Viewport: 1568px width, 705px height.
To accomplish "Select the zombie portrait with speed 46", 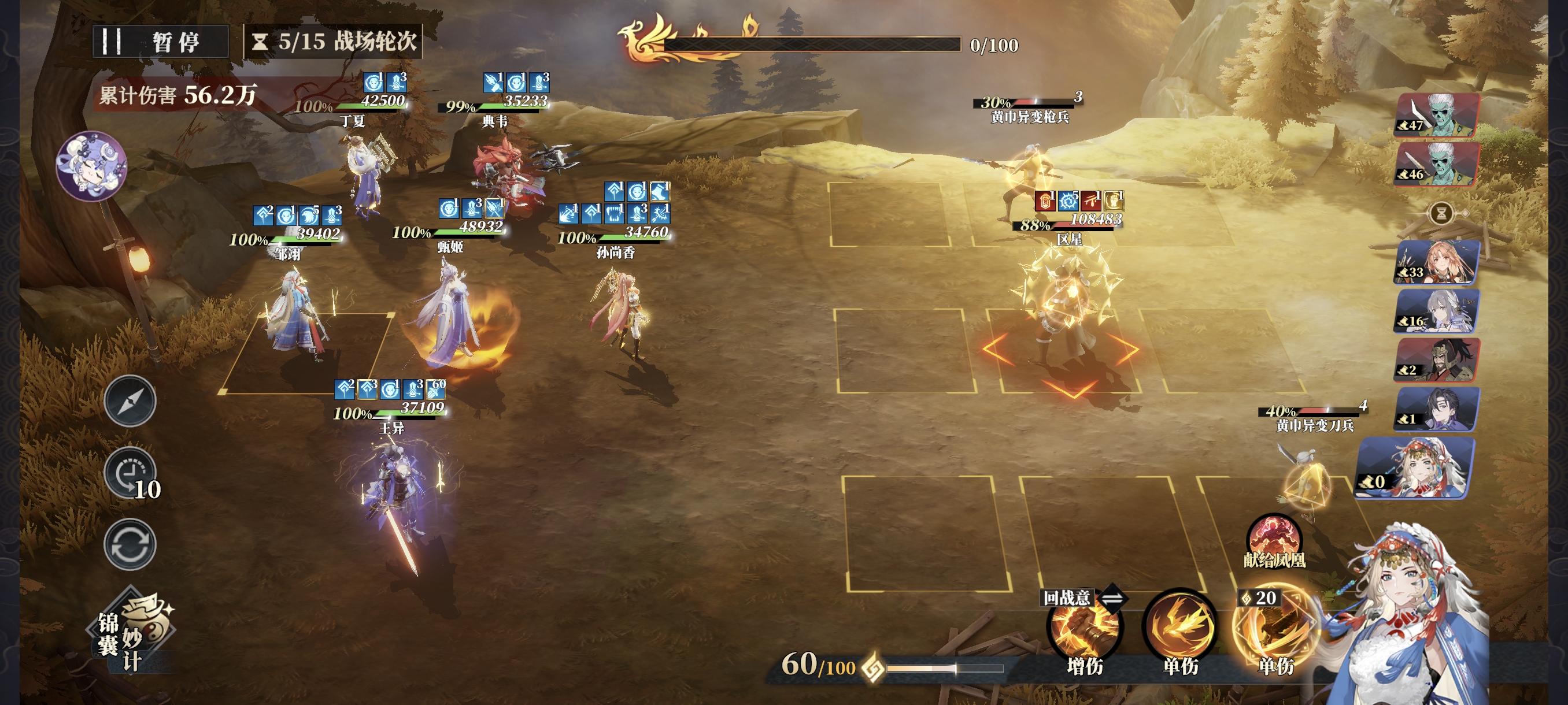I will click(x=1437, y=164).
